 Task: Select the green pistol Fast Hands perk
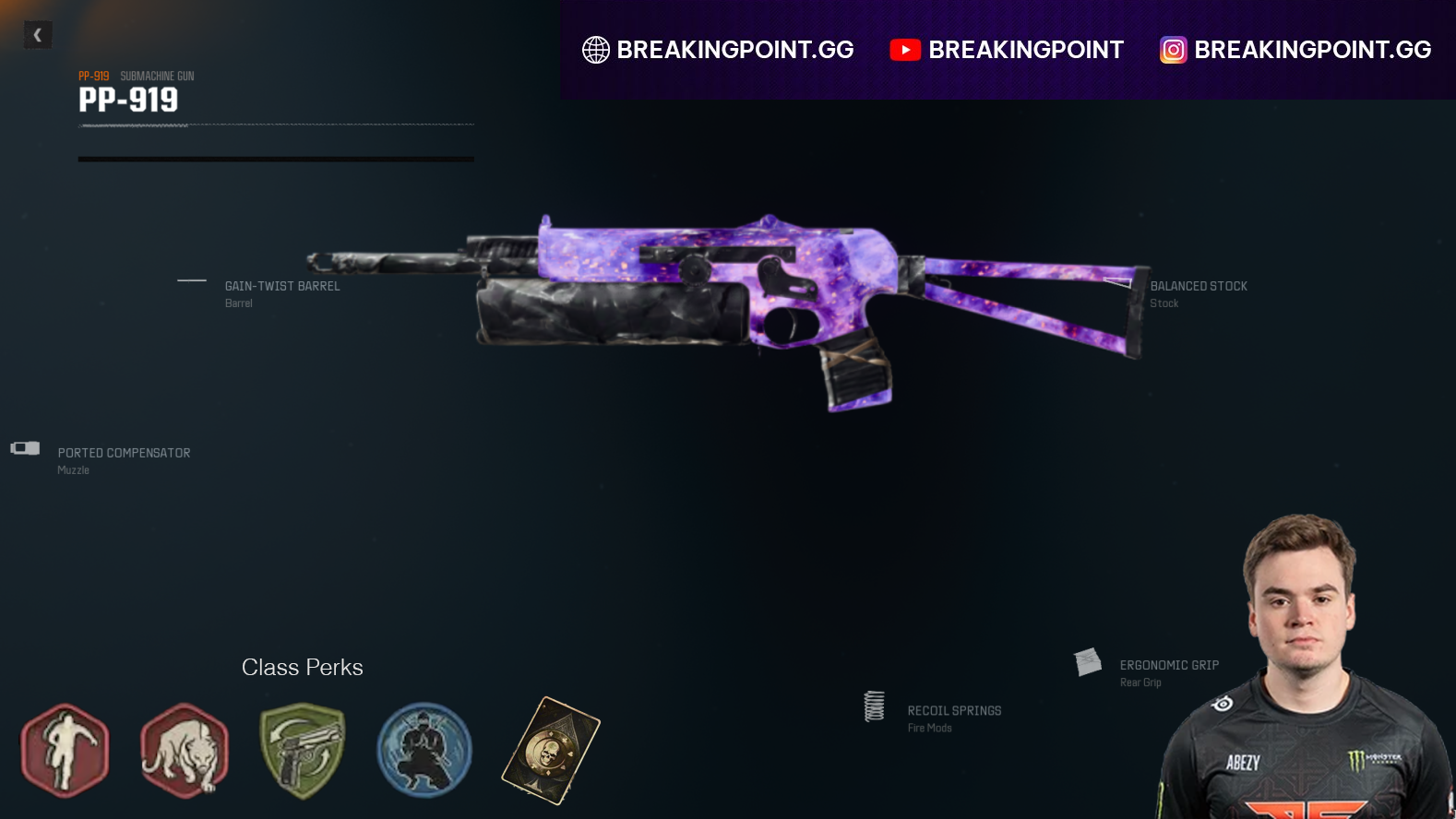[x=304, y=750]
